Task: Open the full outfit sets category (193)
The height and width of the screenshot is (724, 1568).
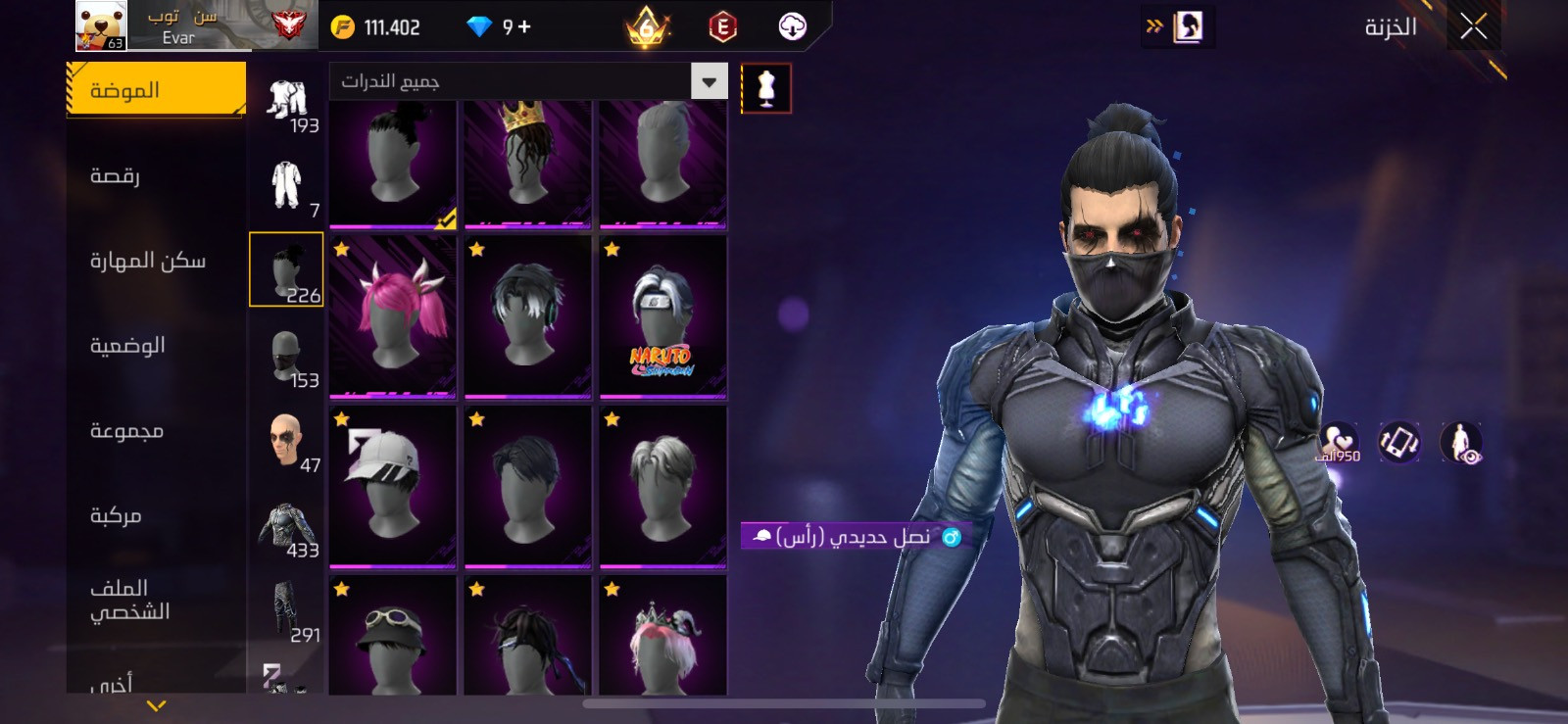Action: [286, 103]
